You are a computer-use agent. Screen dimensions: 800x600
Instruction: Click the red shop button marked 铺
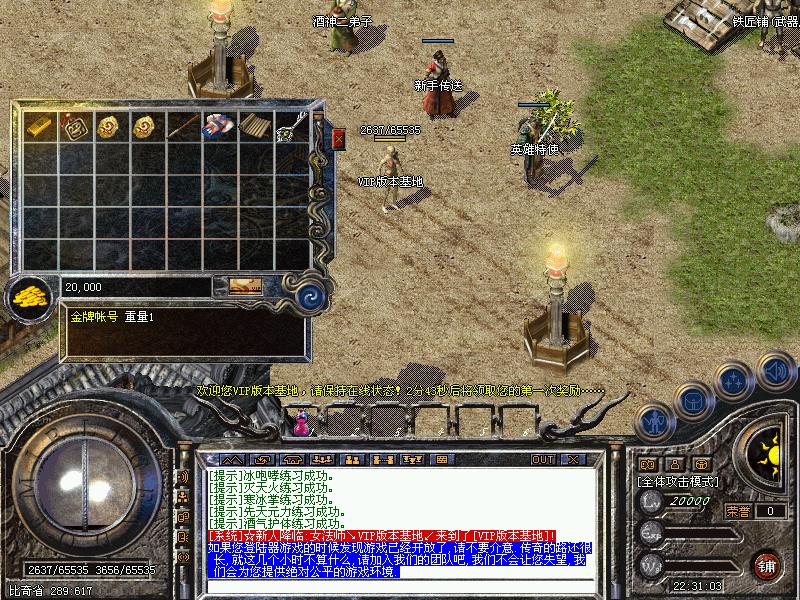point(768,565)
